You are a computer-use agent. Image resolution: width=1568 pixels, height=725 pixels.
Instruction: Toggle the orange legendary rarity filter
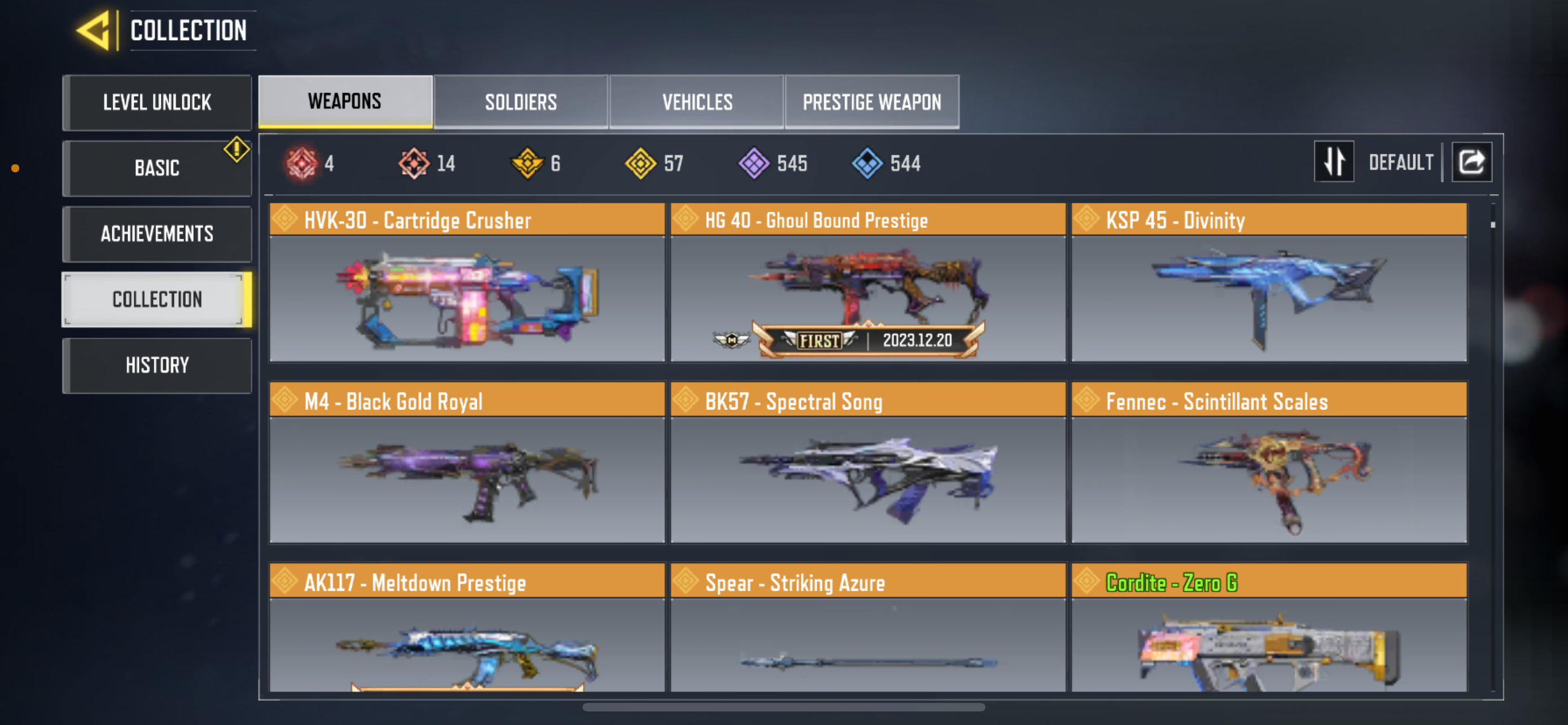tap(415, 163)
